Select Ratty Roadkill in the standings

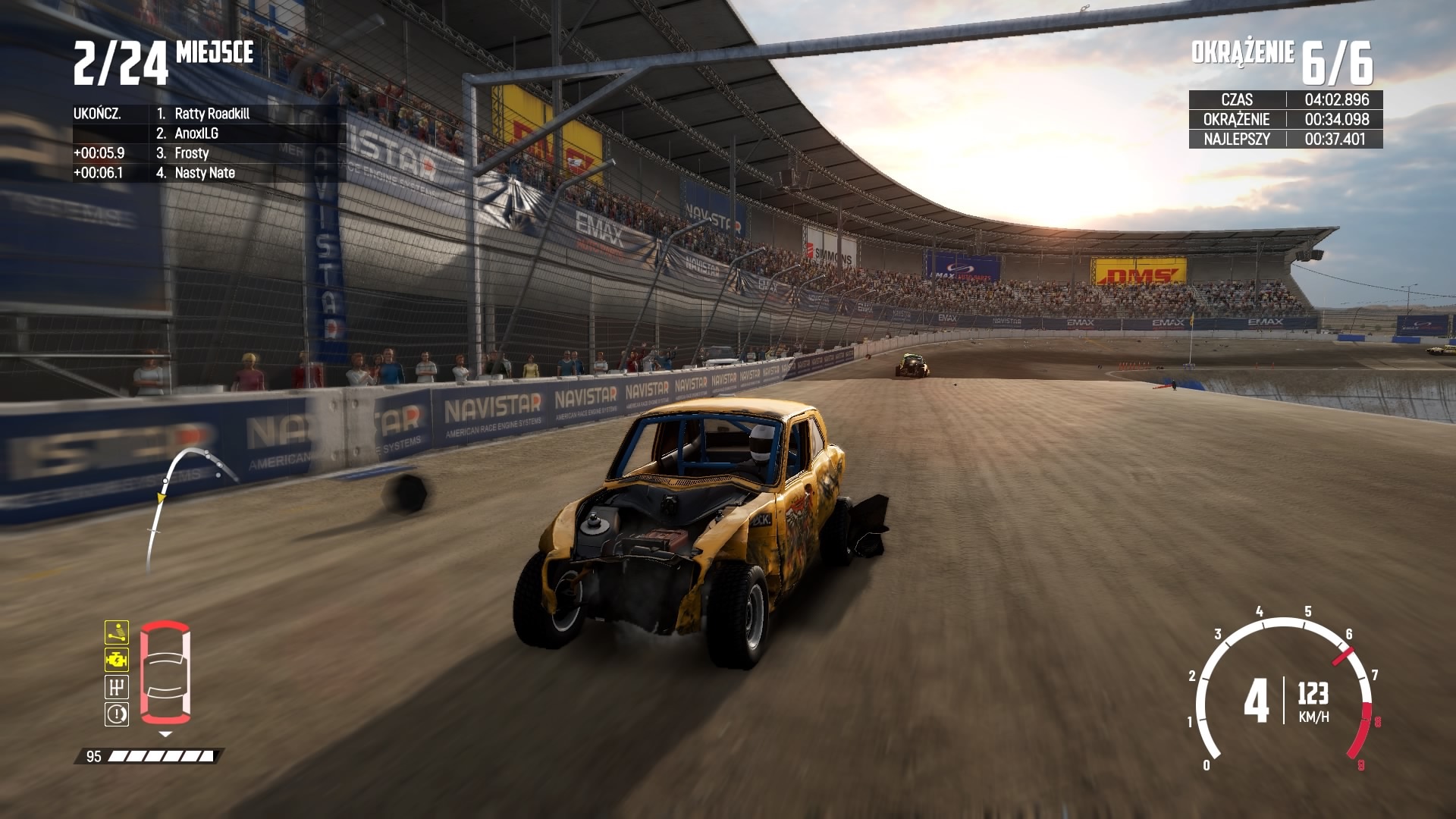[x=212, y=114]
